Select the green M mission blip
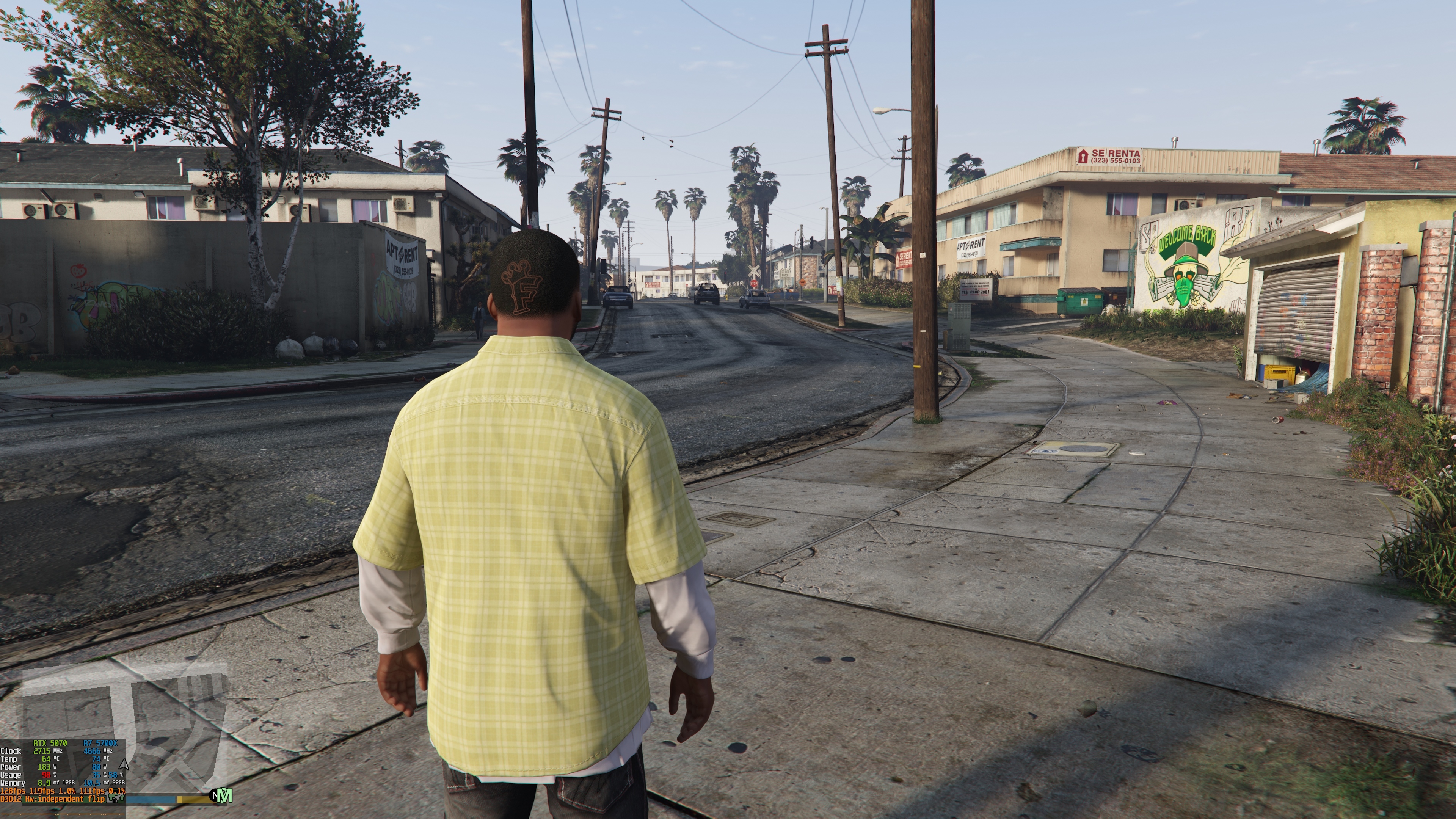 225,796
